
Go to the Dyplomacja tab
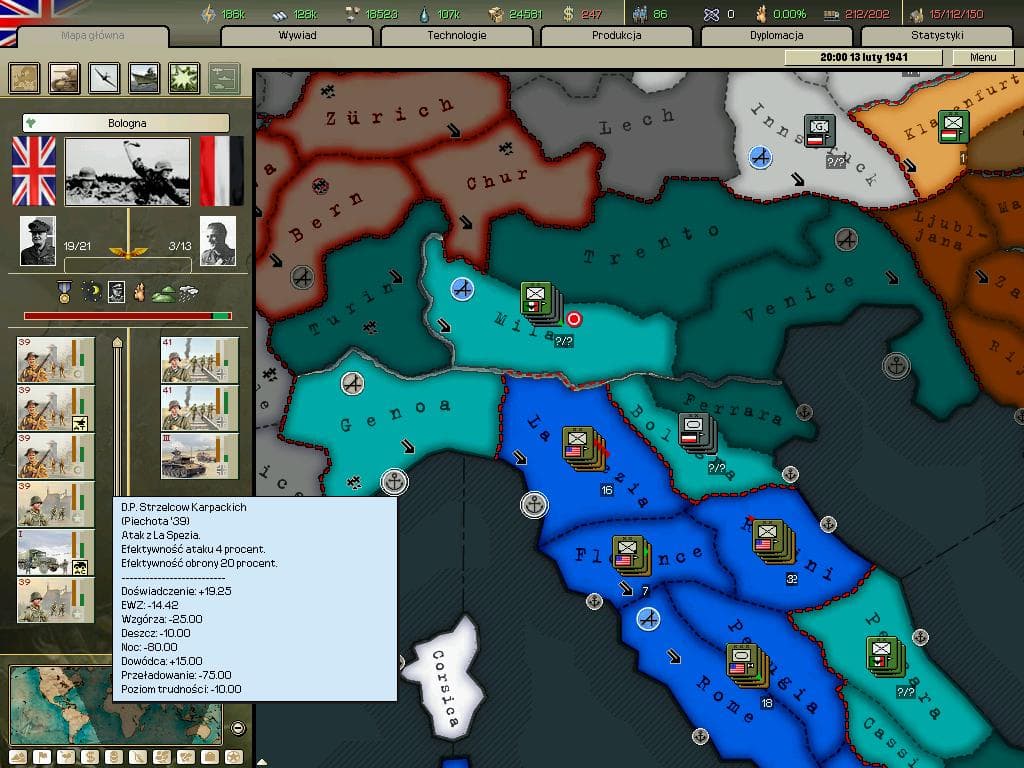pyautogui.click(x=777, y=36)
